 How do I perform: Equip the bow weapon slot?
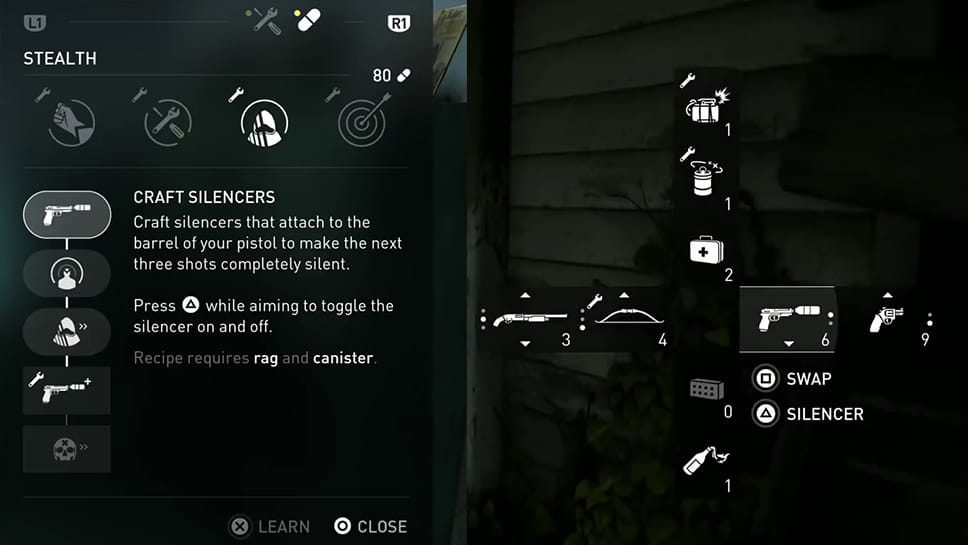tap(625, 320)
